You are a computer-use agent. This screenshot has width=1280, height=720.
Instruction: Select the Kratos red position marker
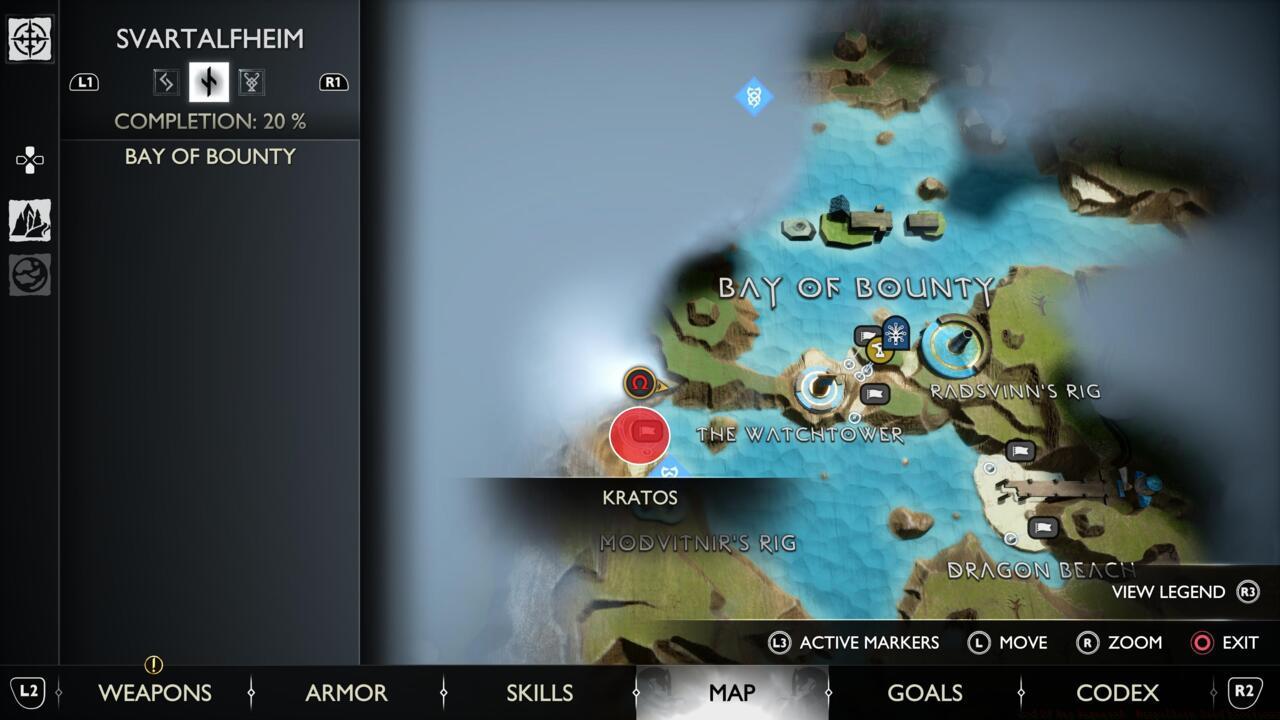pyautogui.click(x=640, y=435)
